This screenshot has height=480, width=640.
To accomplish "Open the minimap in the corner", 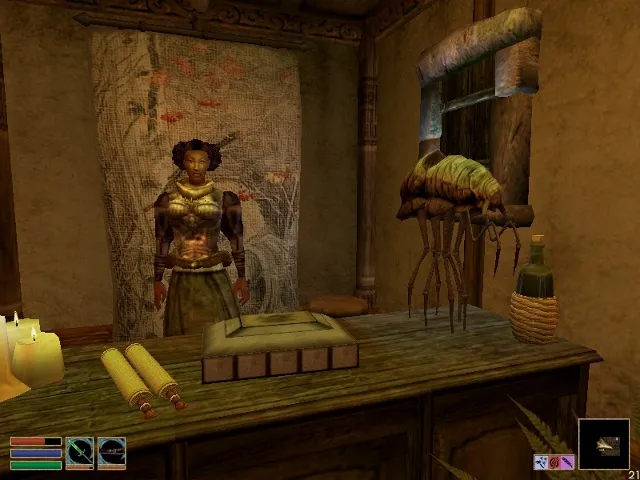I will pos(604,444).
